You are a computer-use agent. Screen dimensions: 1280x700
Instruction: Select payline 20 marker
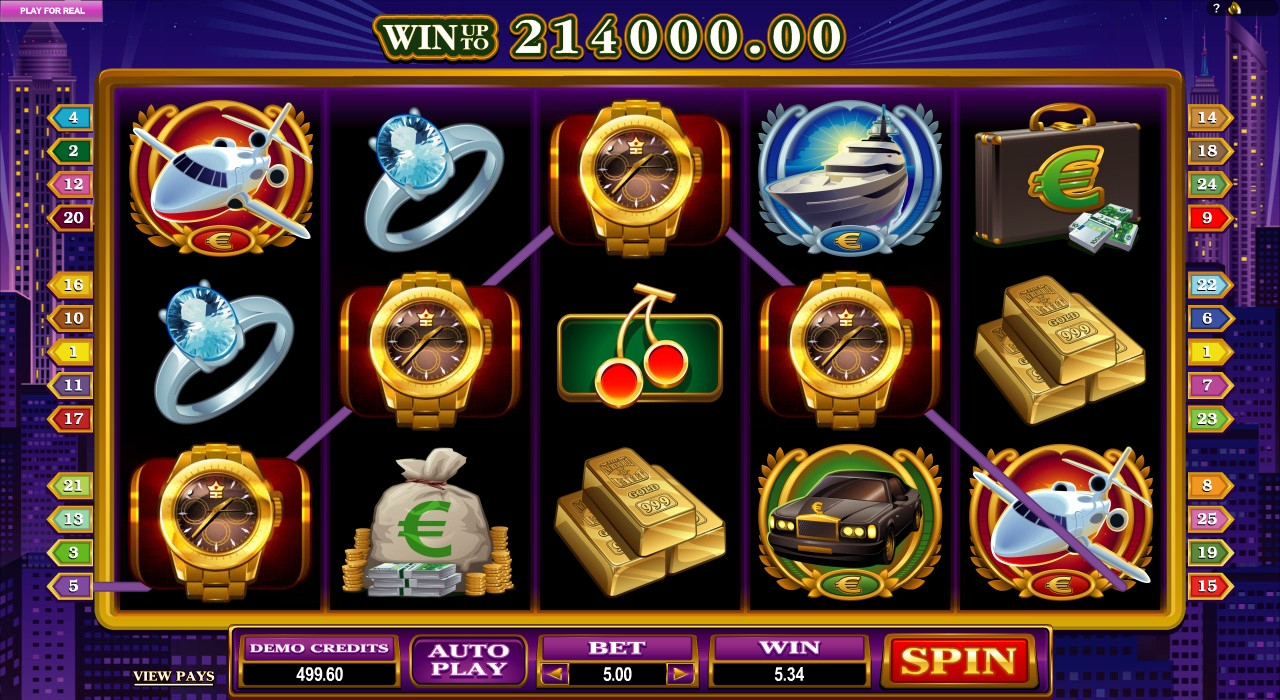click(x=71, y=217)
